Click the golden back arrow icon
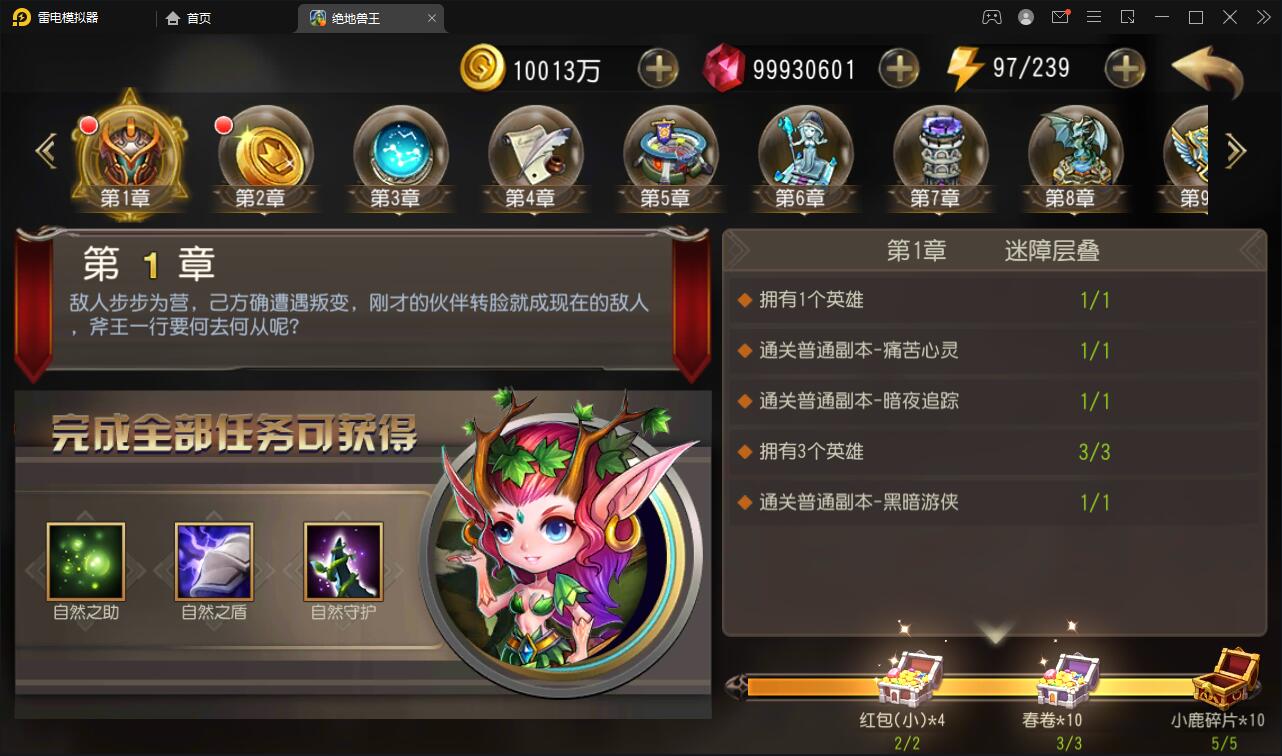Image resolution: width=1282 pixels, height=756 pixels. 1207,72
